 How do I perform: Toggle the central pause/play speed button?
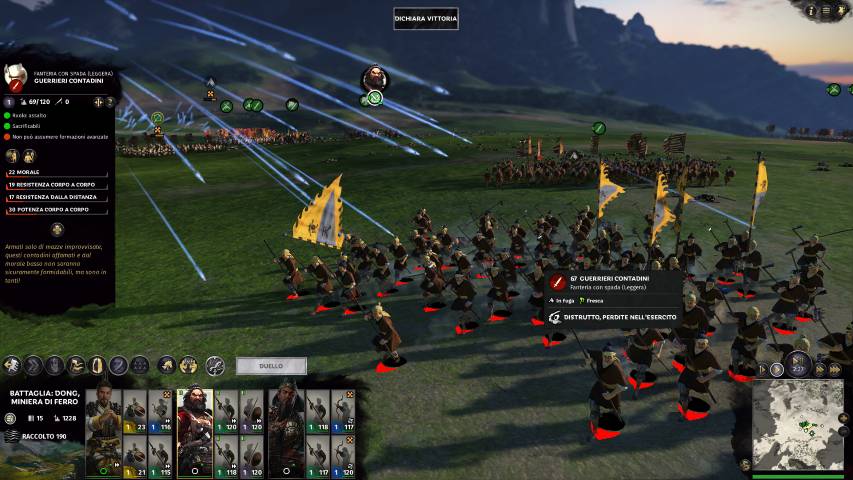point(798,364)
